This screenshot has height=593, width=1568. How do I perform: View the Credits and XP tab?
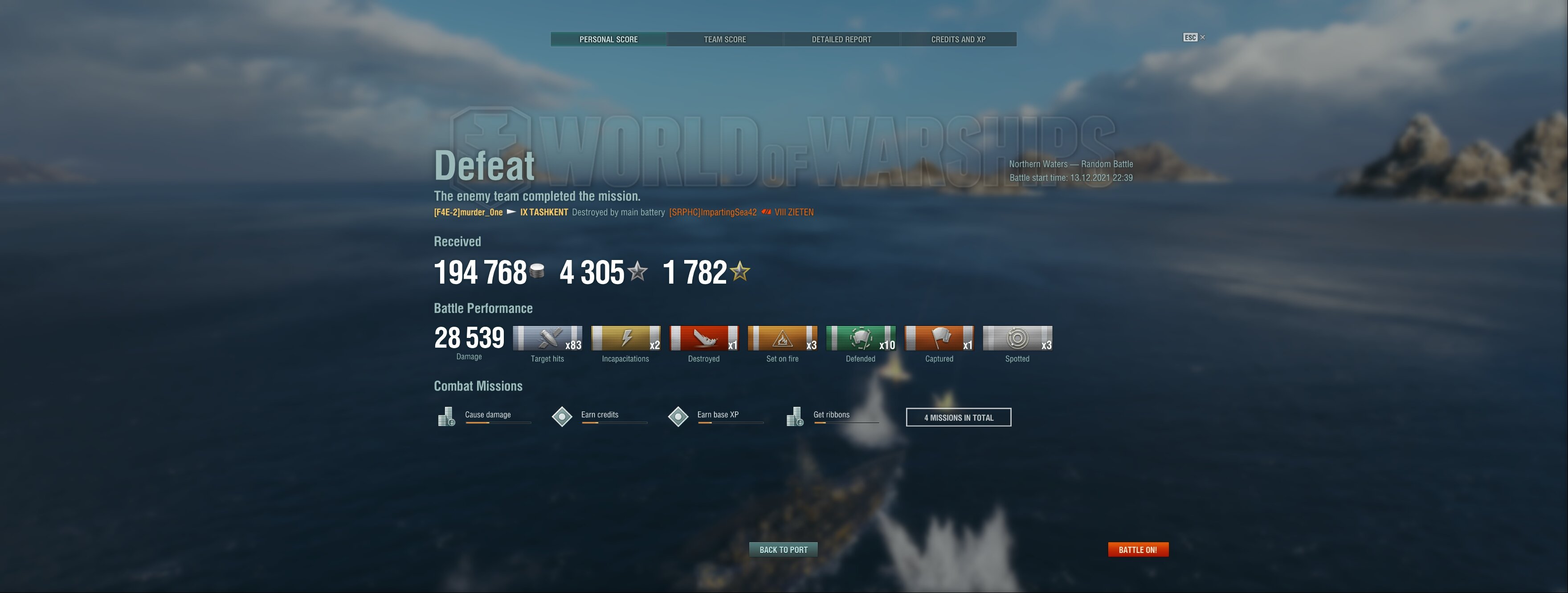pos(958,40)
